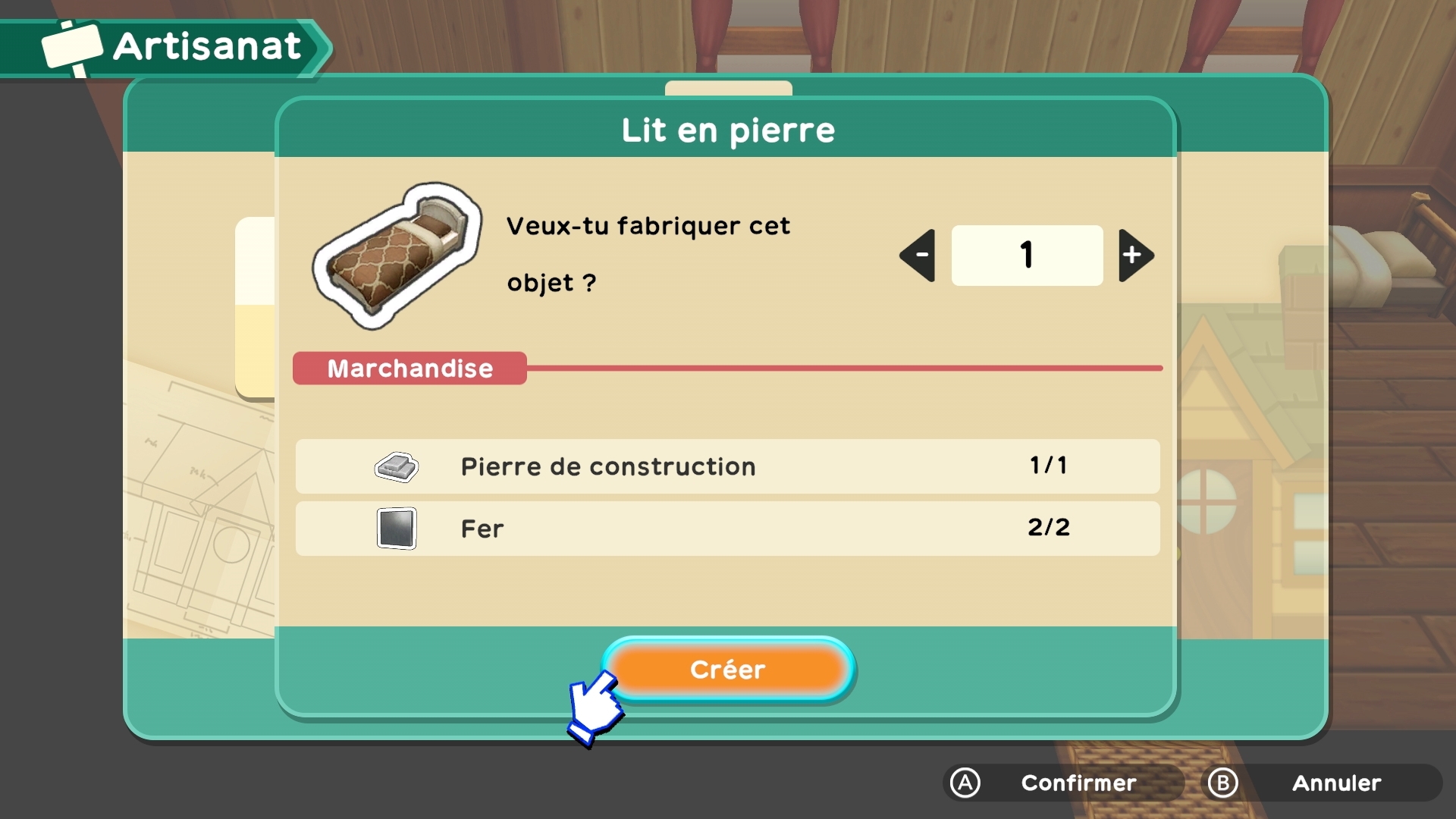The width and height of the screenshot is (1456, 819).
Task: Select the quantity field showing 1
Action: coord(1027,256)
